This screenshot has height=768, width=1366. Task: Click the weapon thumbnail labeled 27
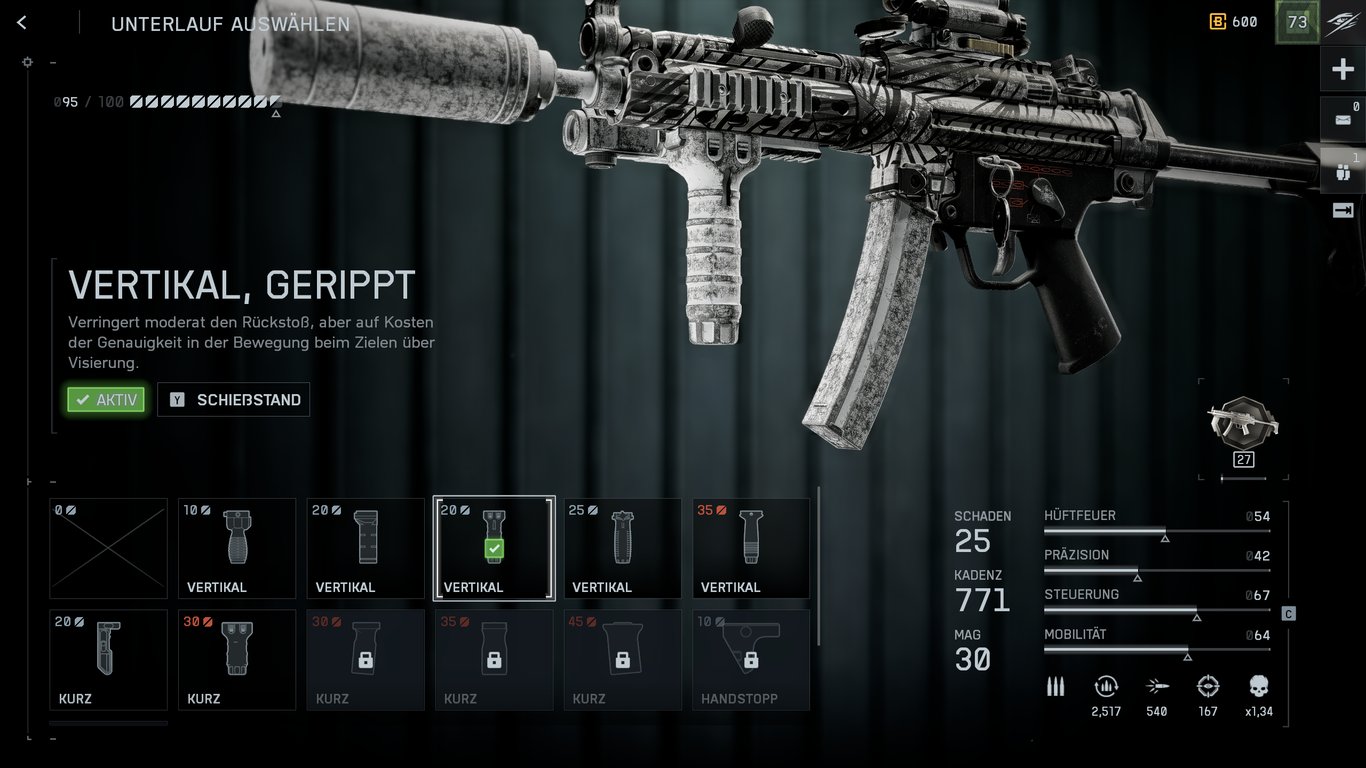(x=1243, y=425)
